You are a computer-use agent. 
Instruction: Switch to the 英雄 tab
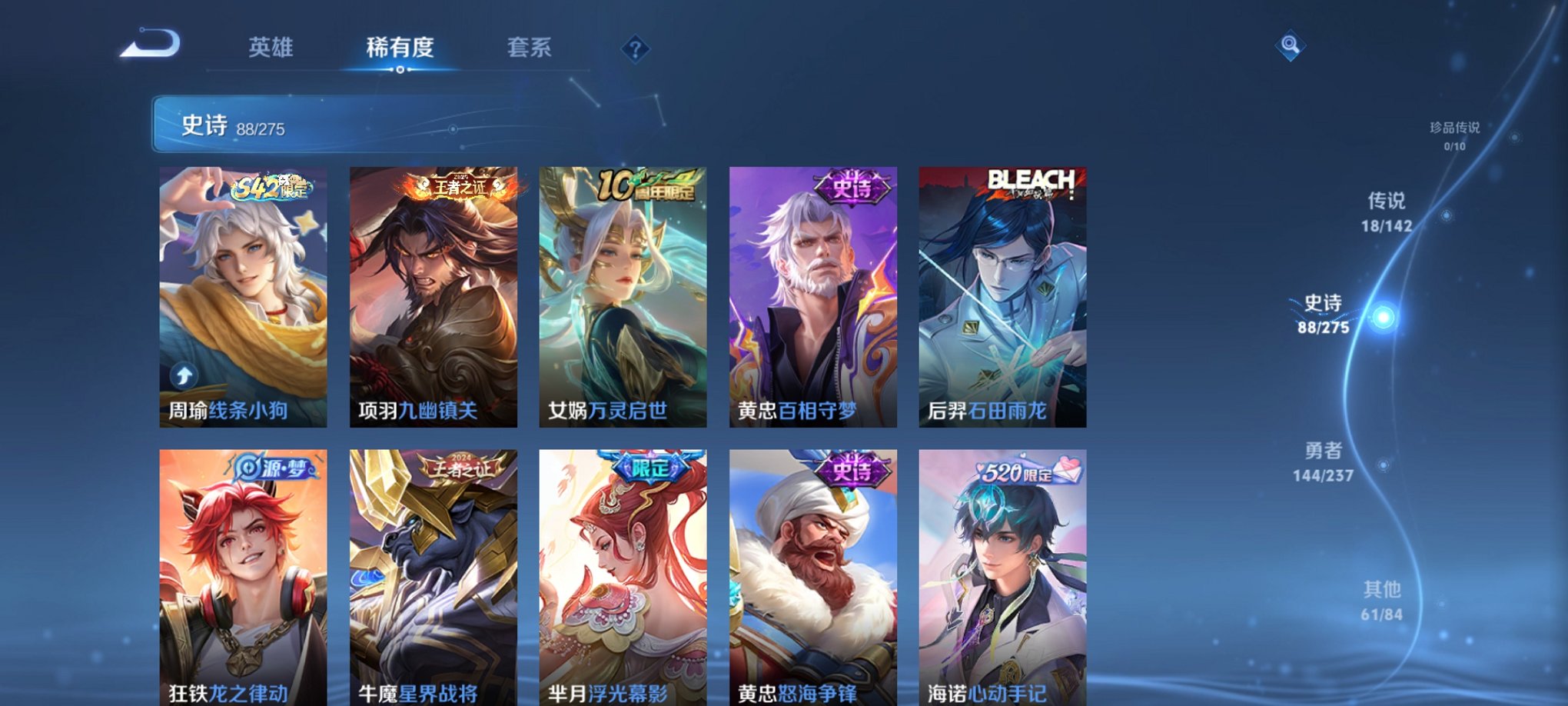coord(271,48)
